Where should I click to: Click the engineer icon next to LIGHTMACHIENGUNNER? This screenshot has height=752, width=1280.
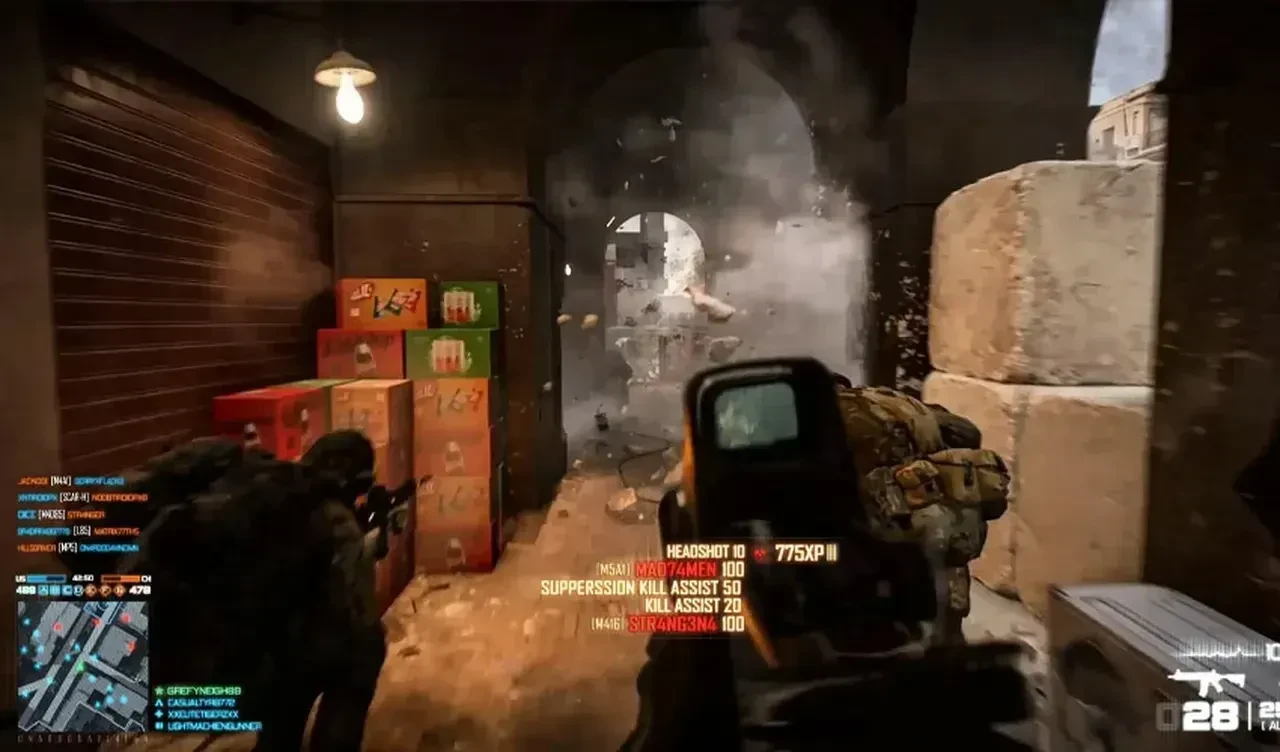pos(158,726)
